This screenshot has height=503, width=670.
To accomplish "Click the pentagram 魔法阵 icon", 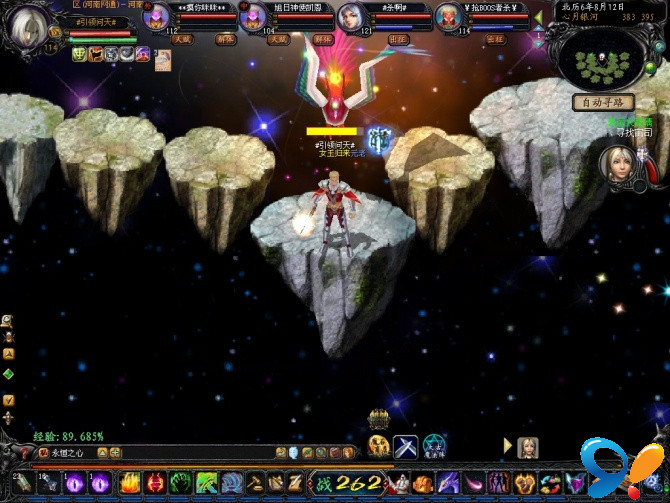I will pos(434,446).
